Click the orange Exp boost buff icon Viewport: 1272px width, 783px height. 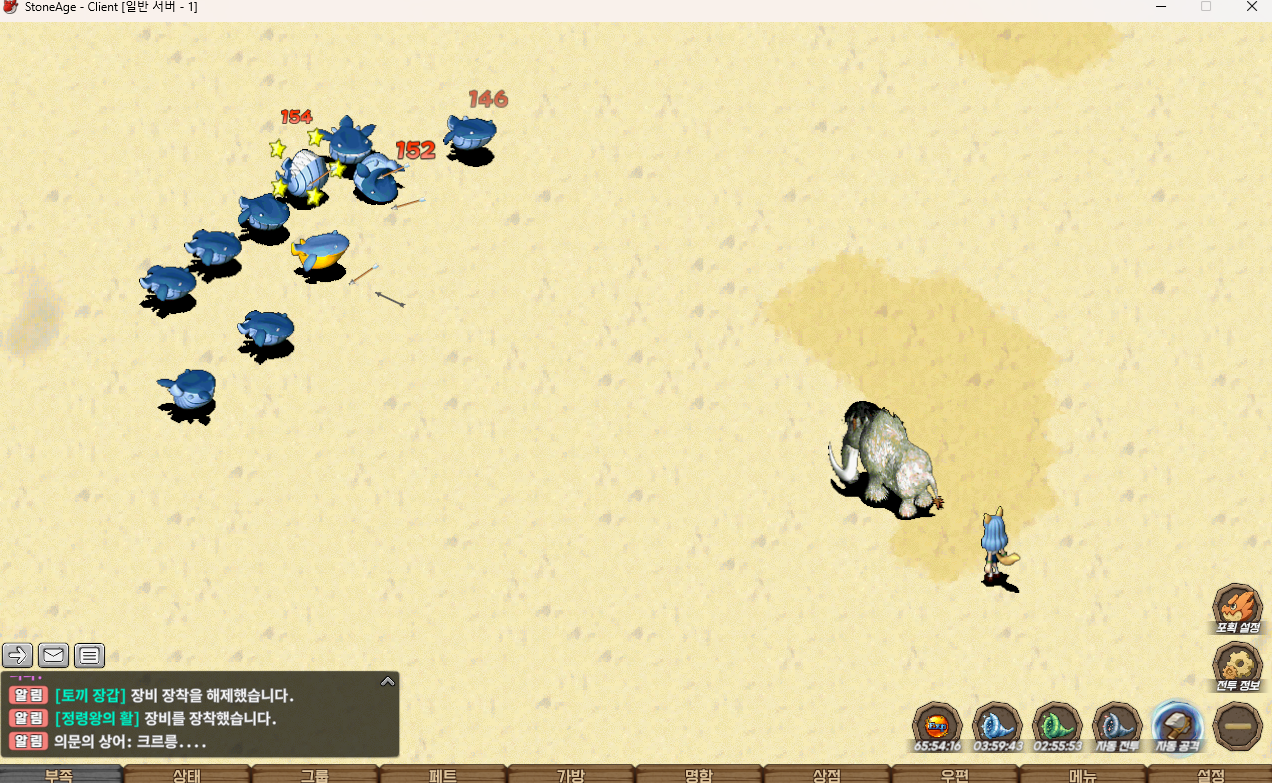pyautogui.click(x=937, y=725)
